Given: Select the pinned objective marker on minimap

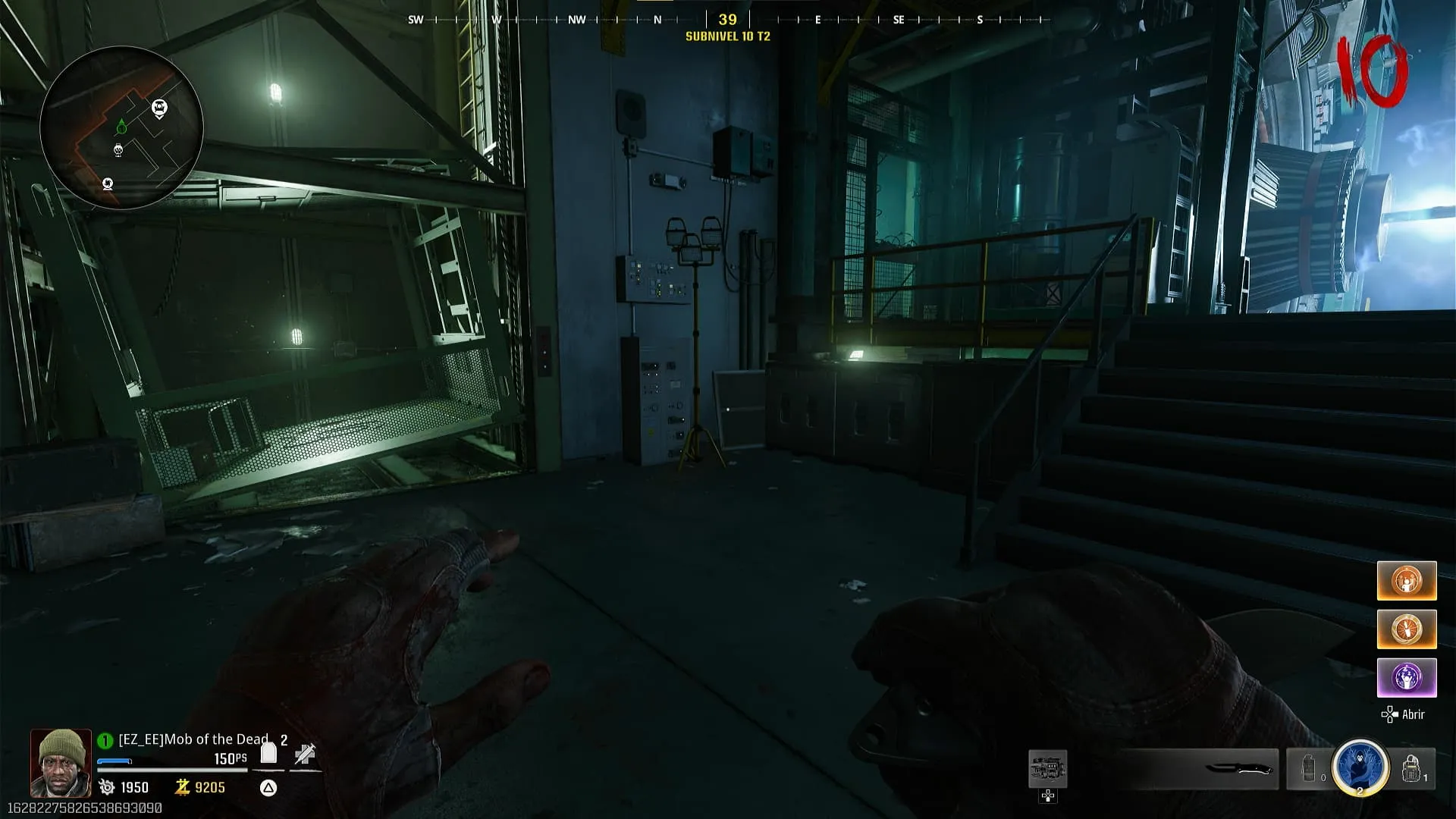Looking at the screenshot, I should [159, 108].
